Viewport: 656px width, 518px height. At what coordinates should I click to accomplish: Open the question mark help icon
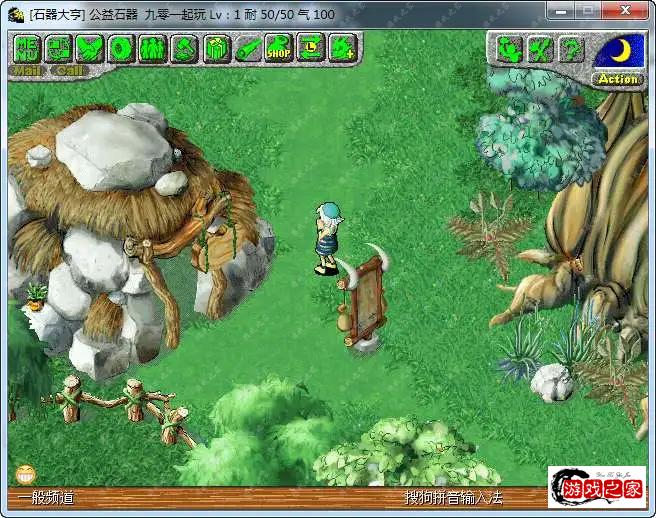(570, 48)
